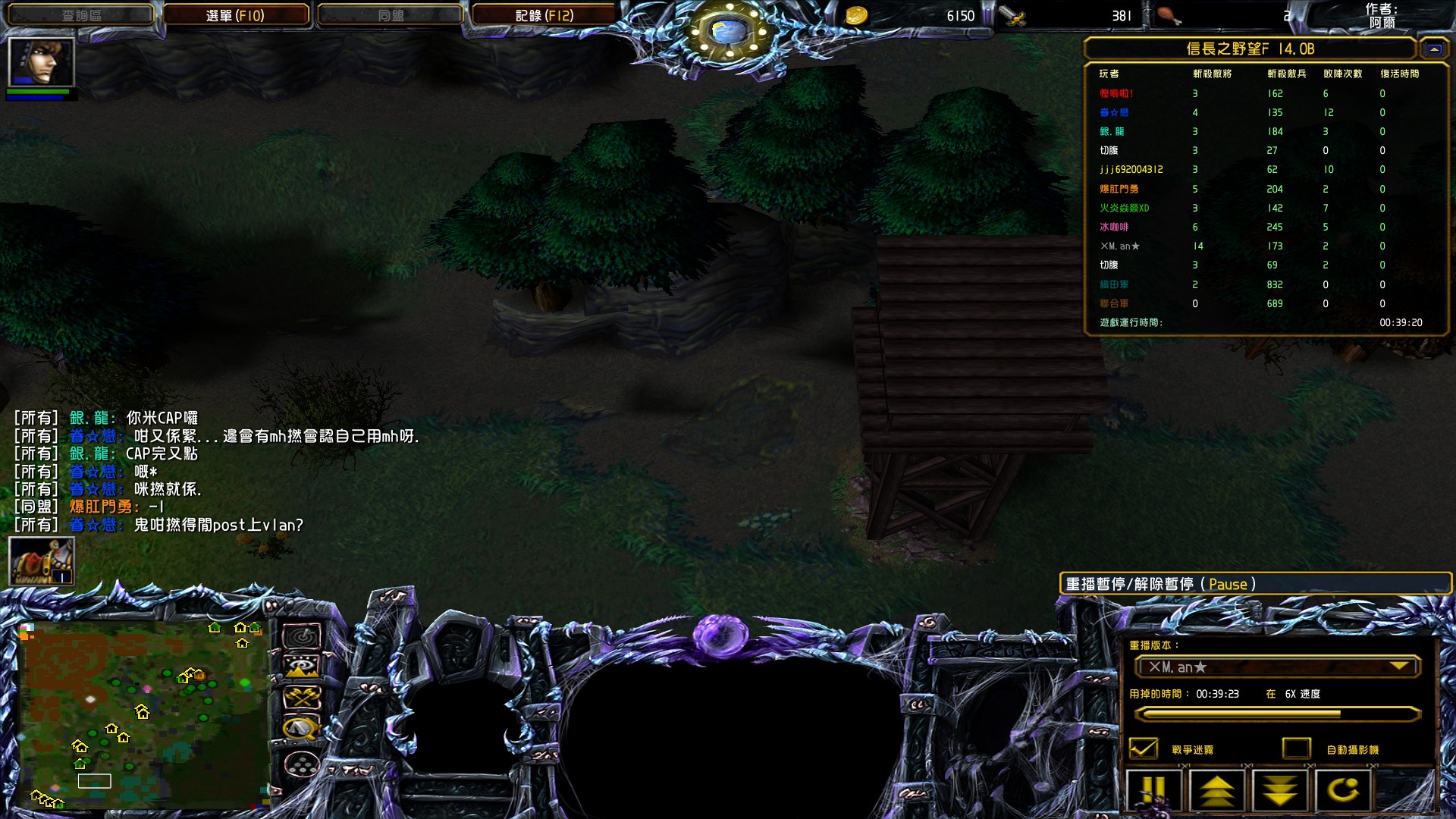
Task: Click the minimap signal ping button
Action: [x=302, y=636]
